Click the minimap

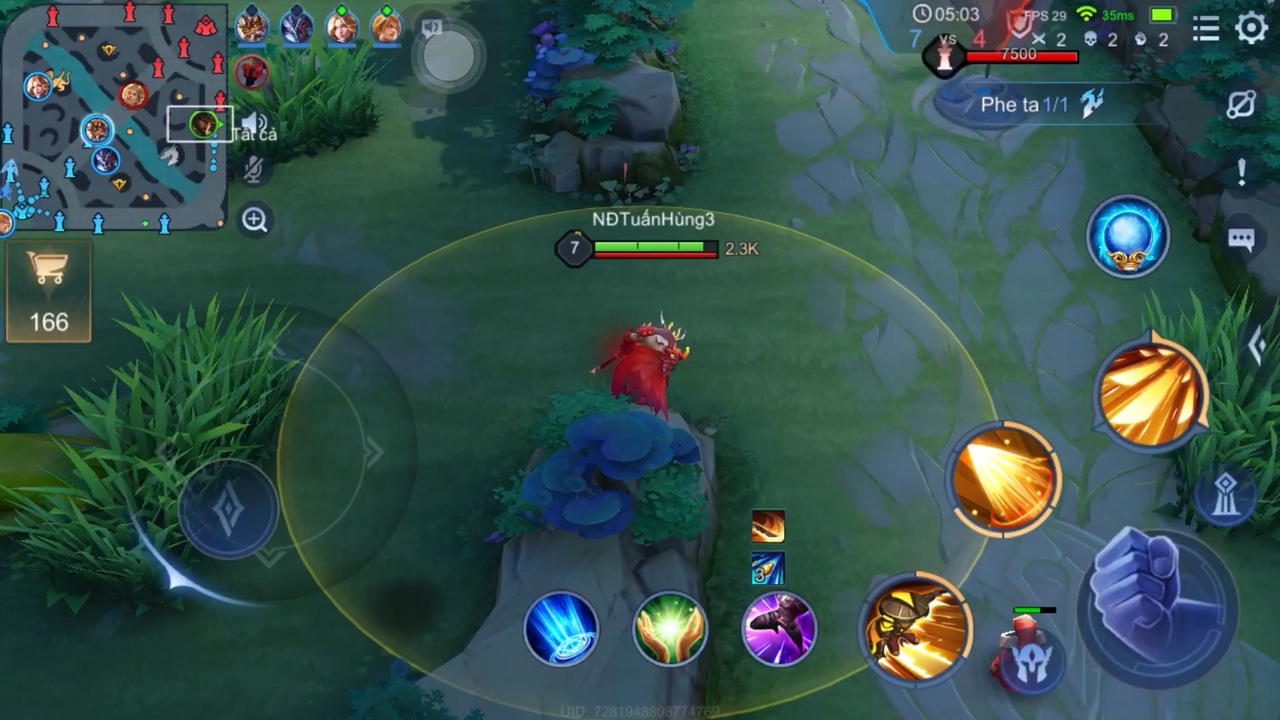pos(113,117)
